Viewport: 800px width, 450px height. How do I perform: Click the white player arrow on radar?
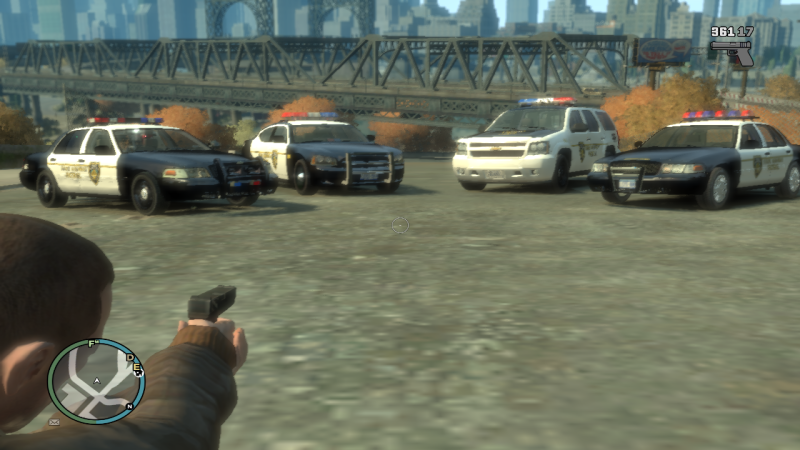coord(96,381)
